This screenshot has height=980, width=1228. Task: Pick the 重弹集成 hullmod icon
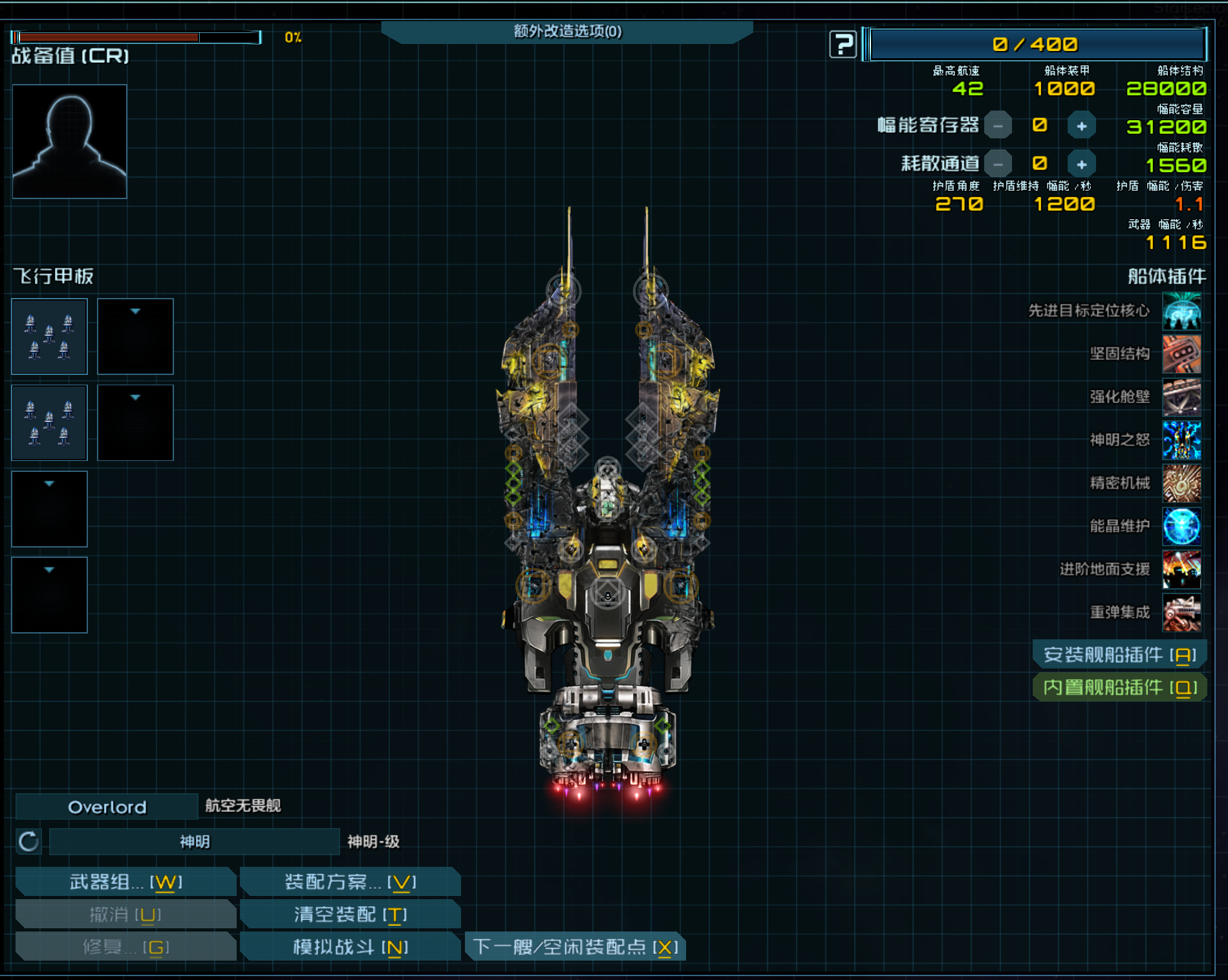click(x=1181, y=612)
